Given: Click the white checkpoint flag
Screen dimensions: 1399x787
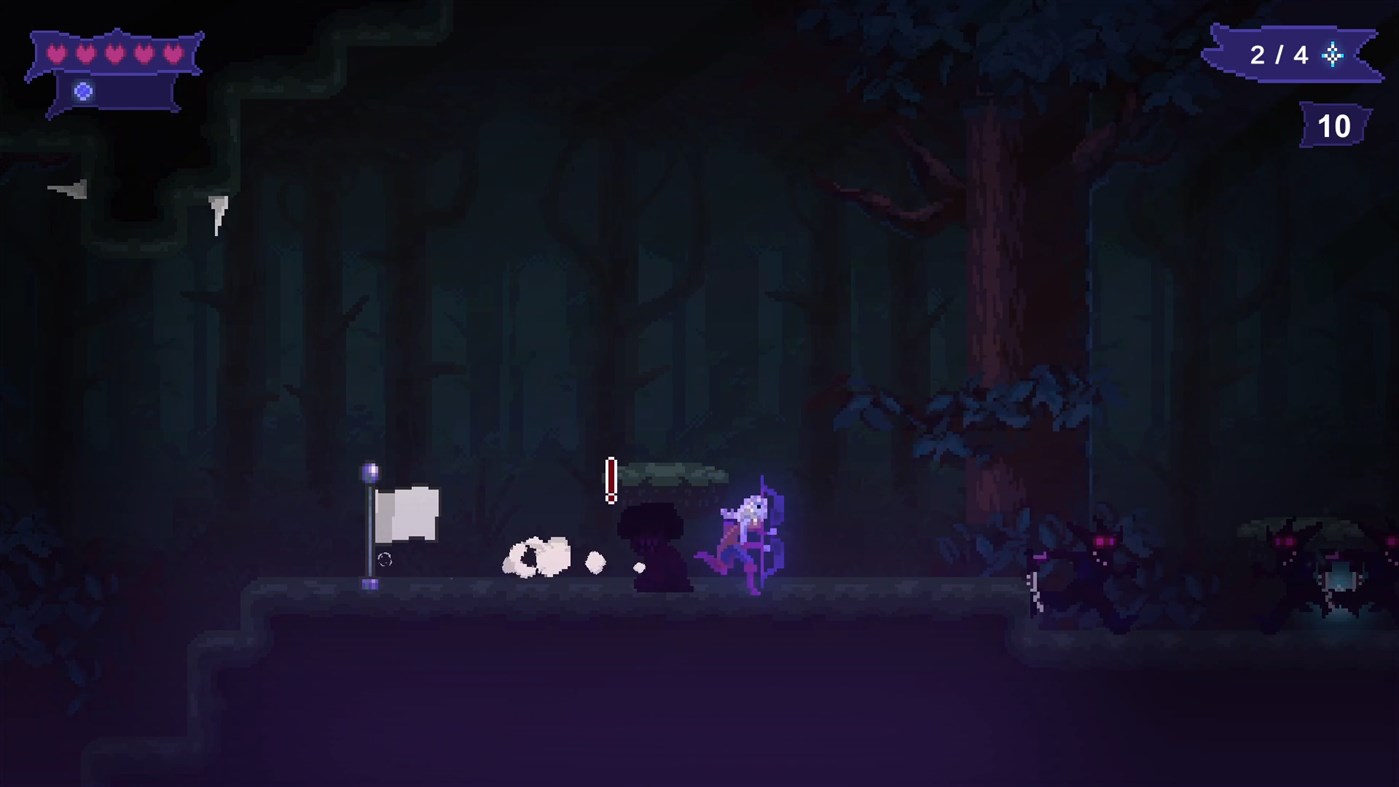Looking at the screenshot, I should click(408, 512).
